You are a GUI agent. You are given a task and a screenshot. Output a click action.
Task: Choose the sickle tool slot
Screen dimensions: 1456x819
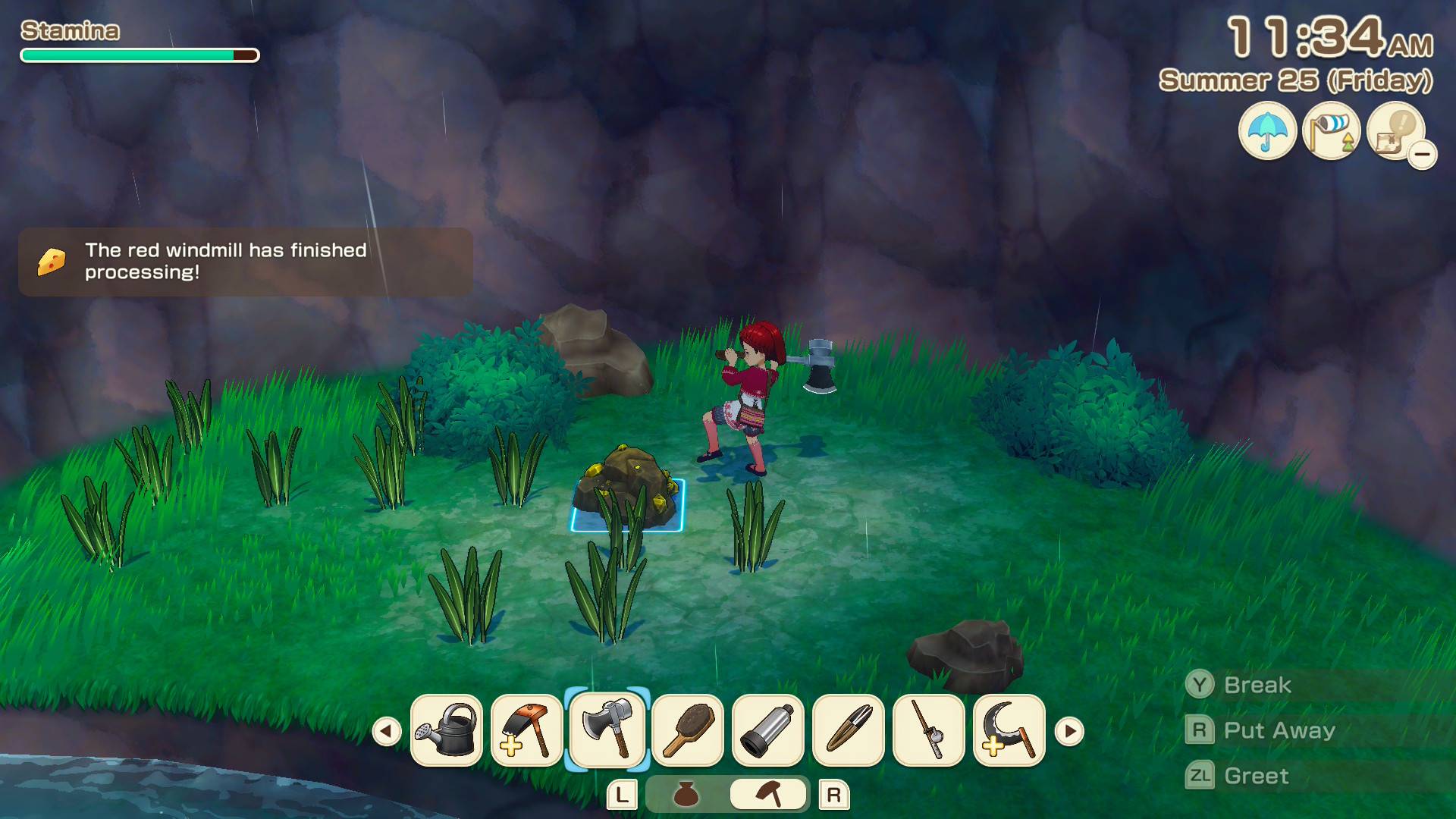point(1009,730)
